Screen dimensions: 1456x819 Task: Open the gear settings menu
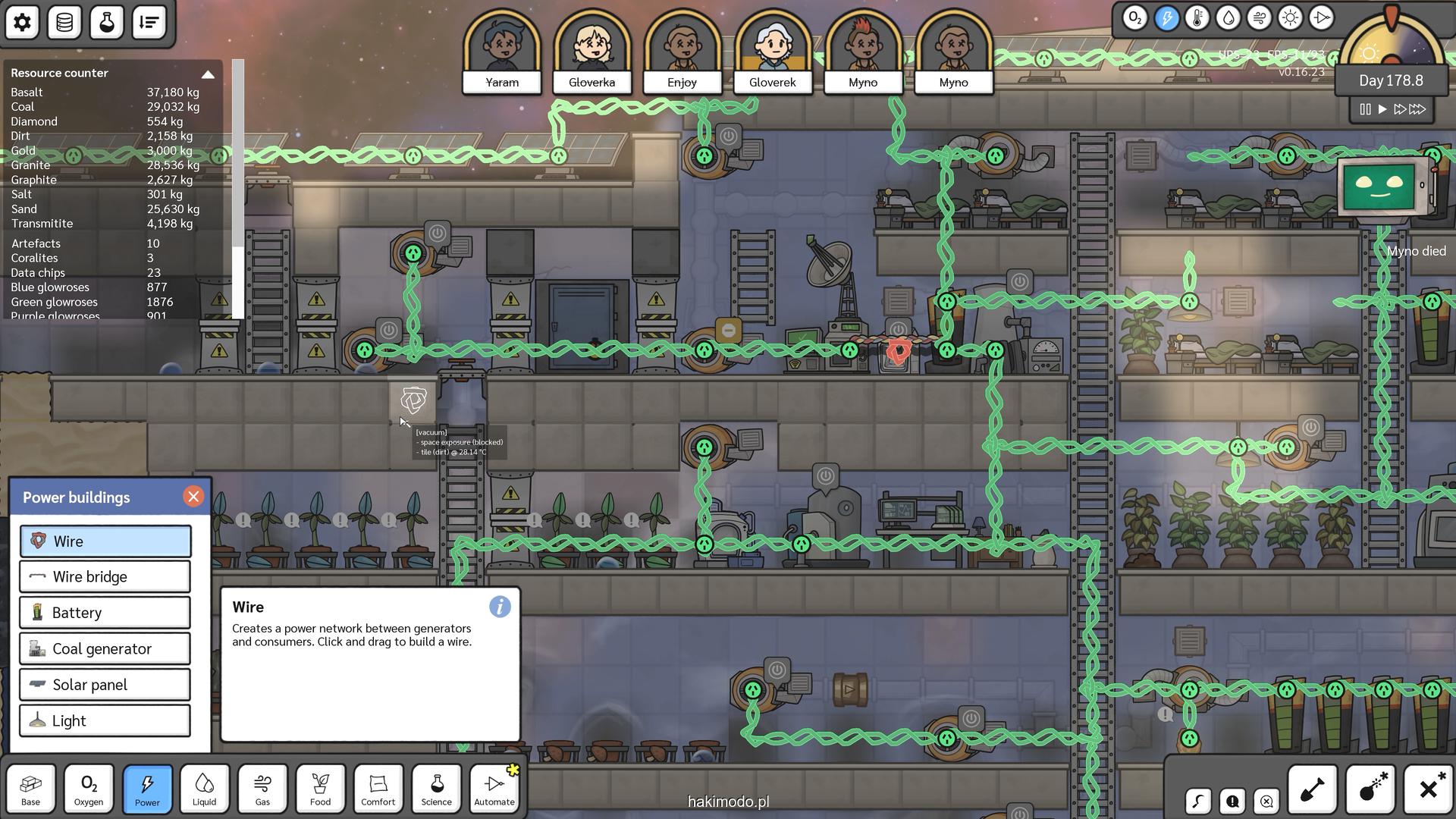23,22
